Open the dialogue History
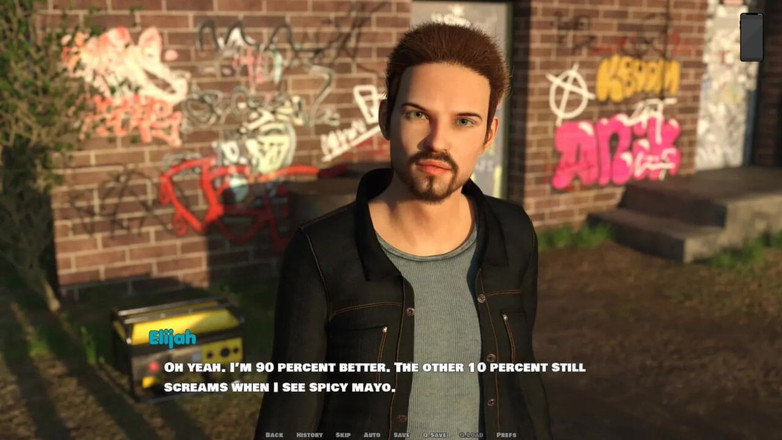The image size is (782, 440). [309, 435]
